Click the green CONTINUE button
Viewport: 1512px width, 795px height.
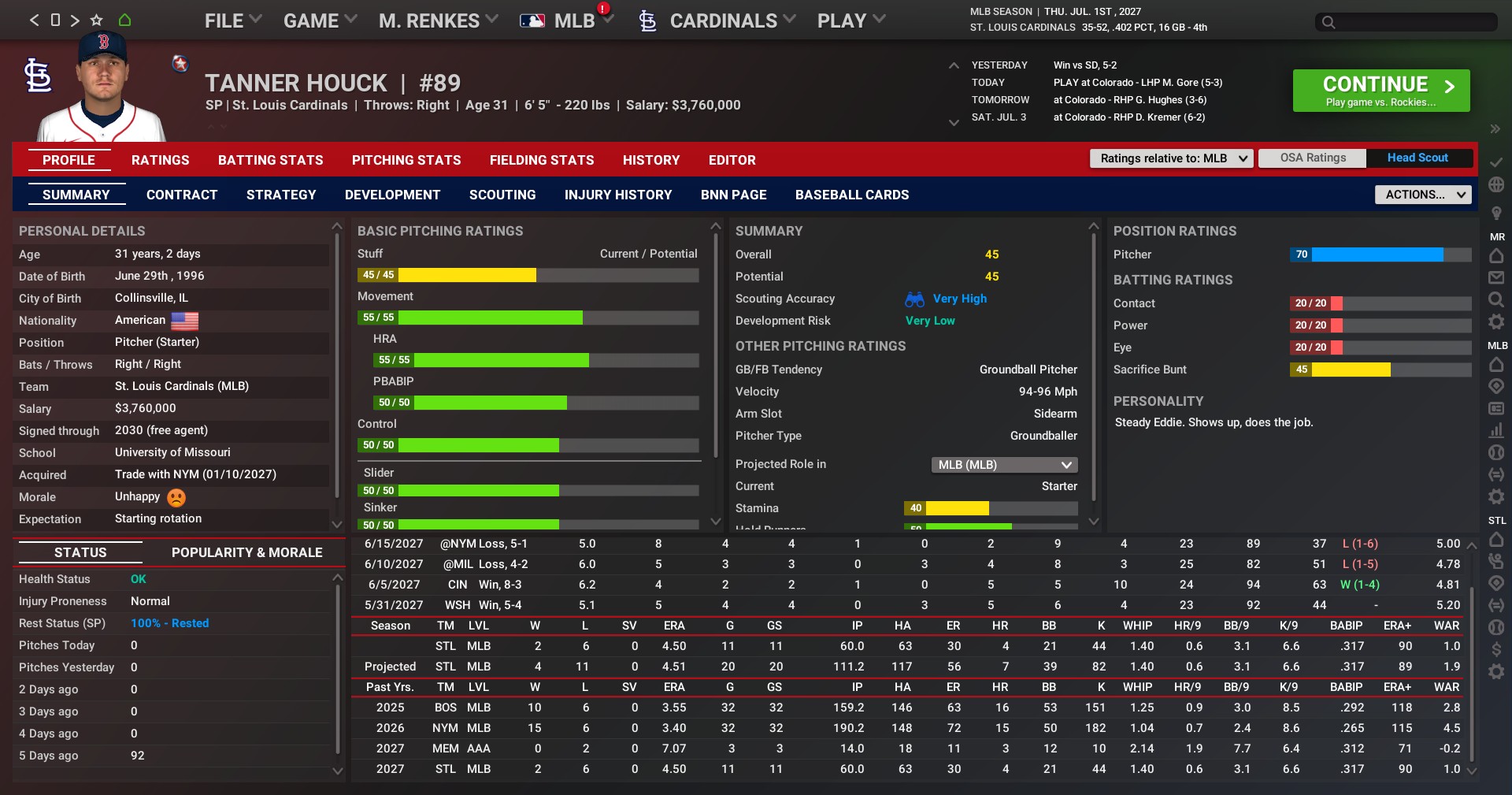click(x=1380, y=91)
